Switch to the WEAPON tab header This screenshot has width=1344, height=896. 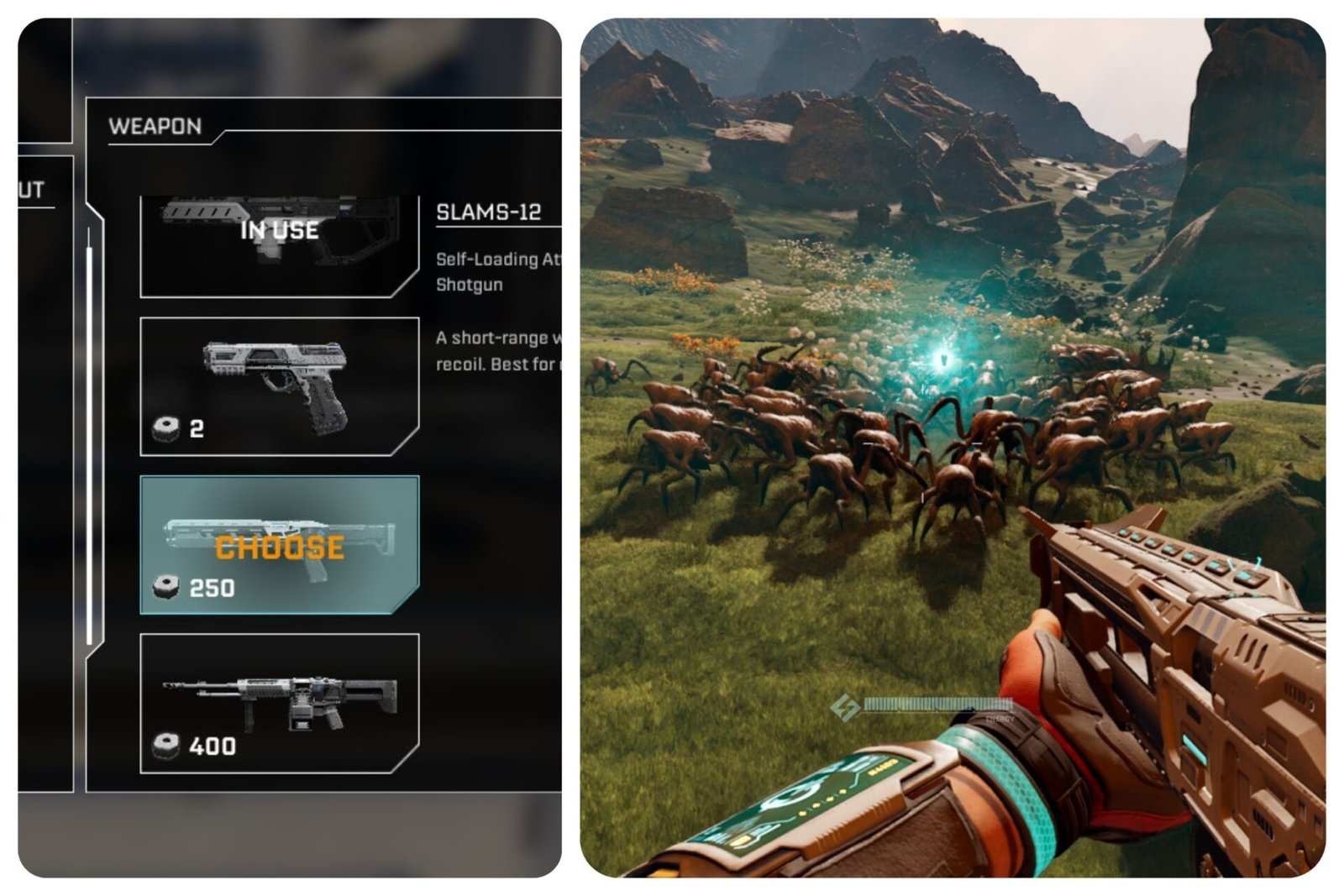click(x=155, y=126)
